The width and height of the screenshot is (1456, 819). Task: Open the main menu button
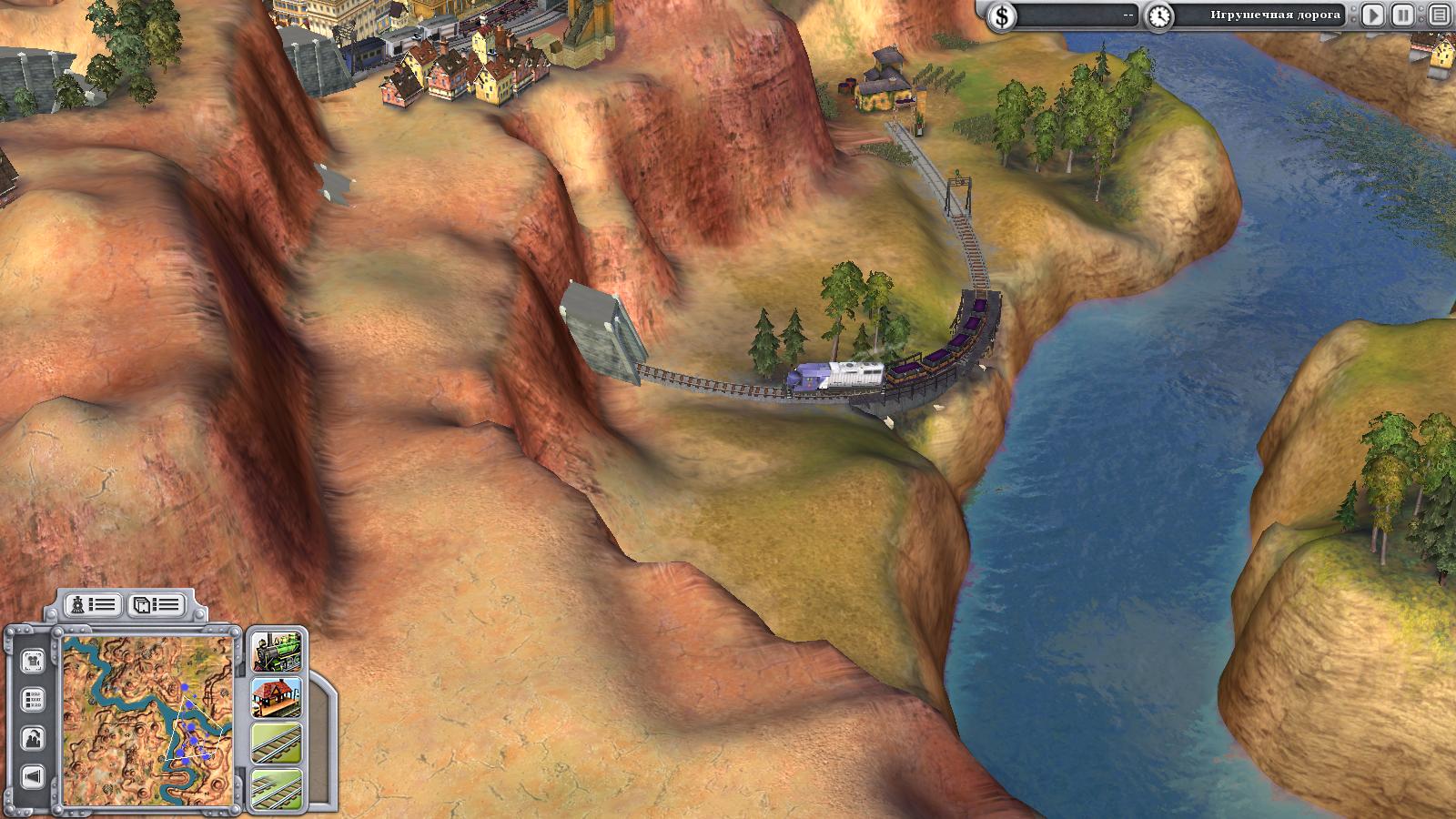1438,15
